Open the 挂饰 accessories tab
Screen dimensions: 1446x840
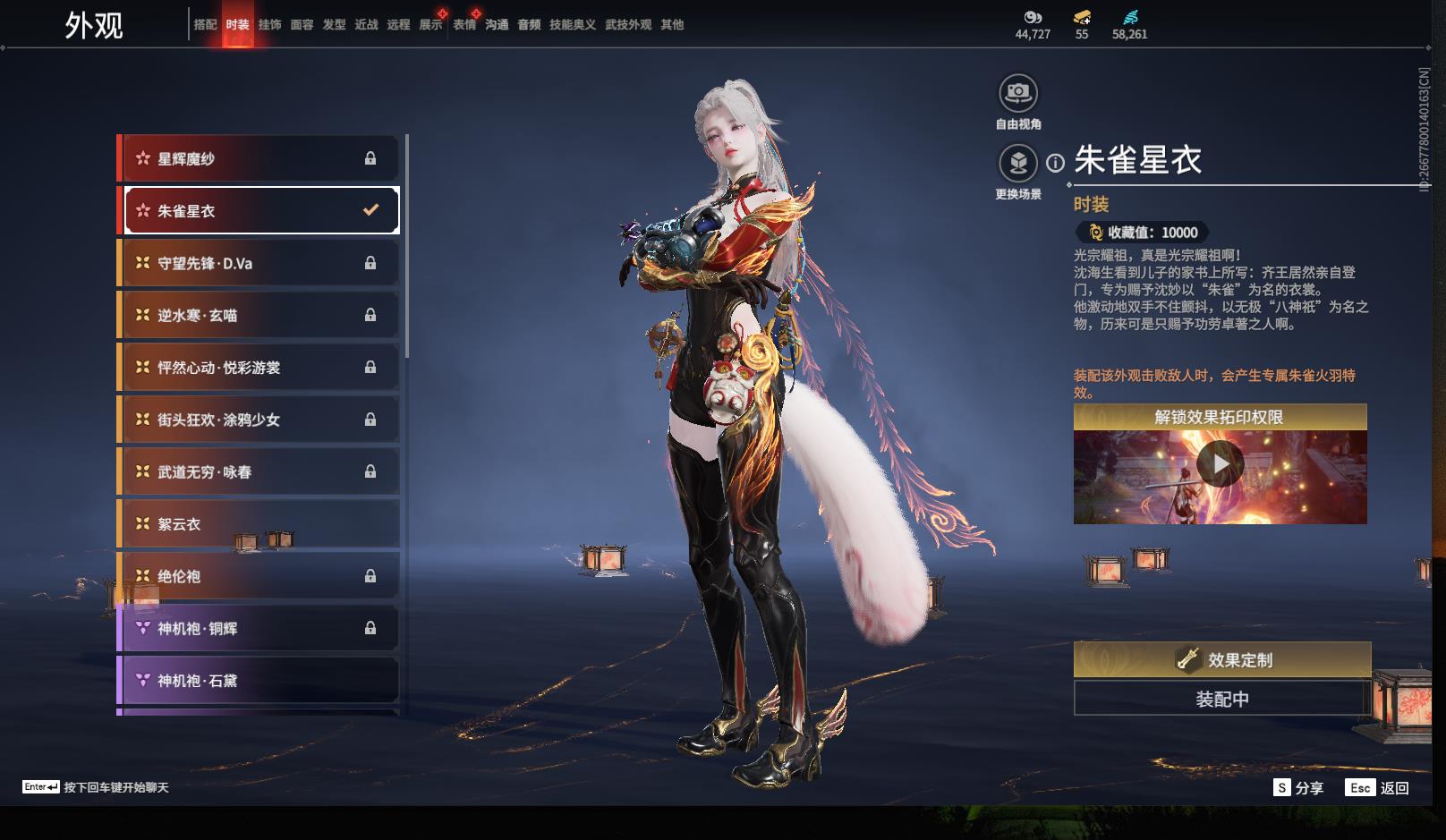point(269,25)
